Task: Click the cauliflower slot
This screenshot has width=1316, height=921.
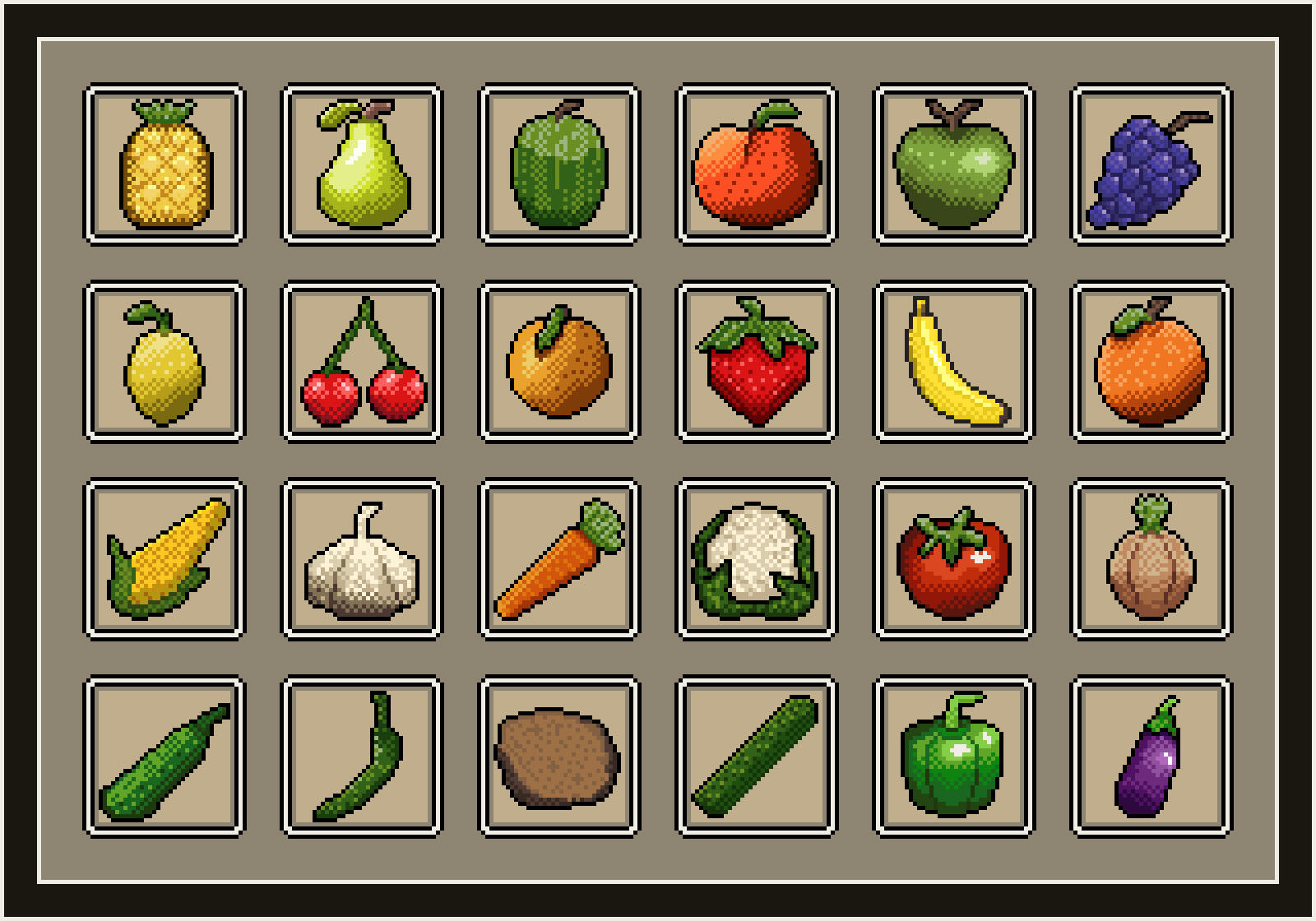Action: (x=757, y=559)
